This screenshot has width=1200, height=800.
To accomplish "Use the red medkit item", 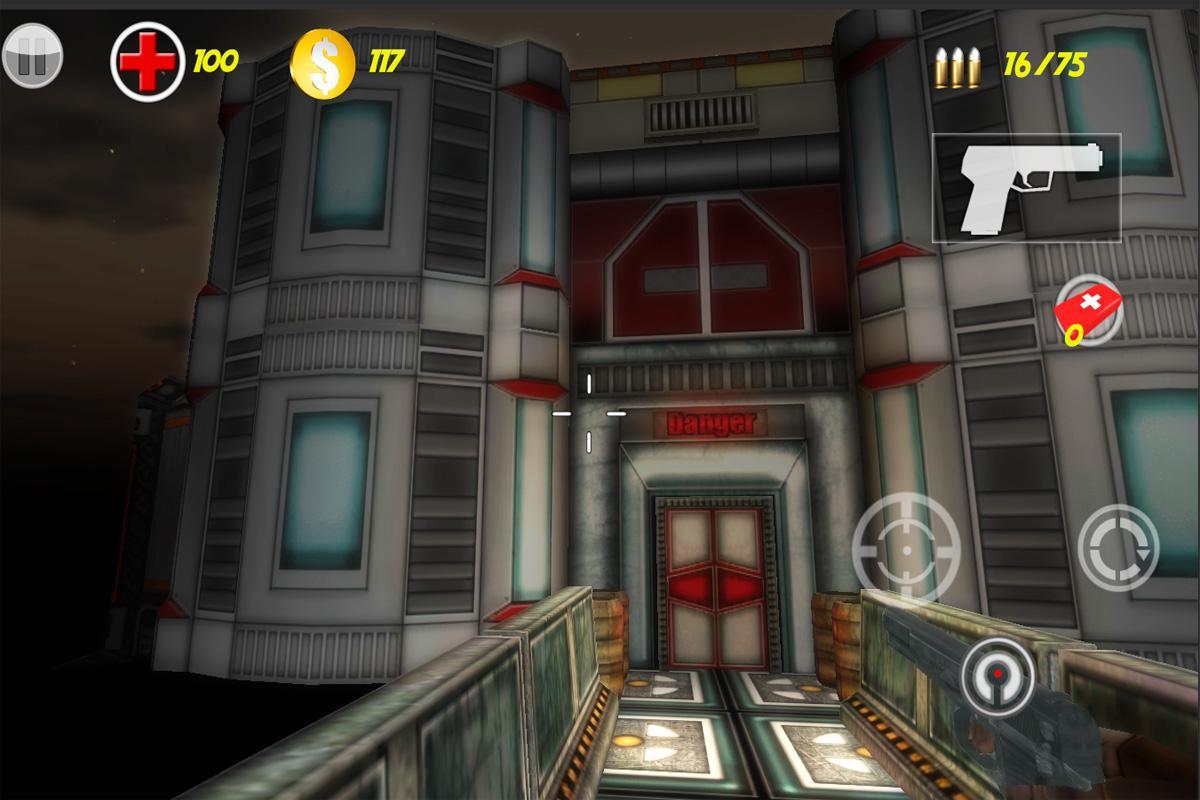I will tap(1088, 308).
